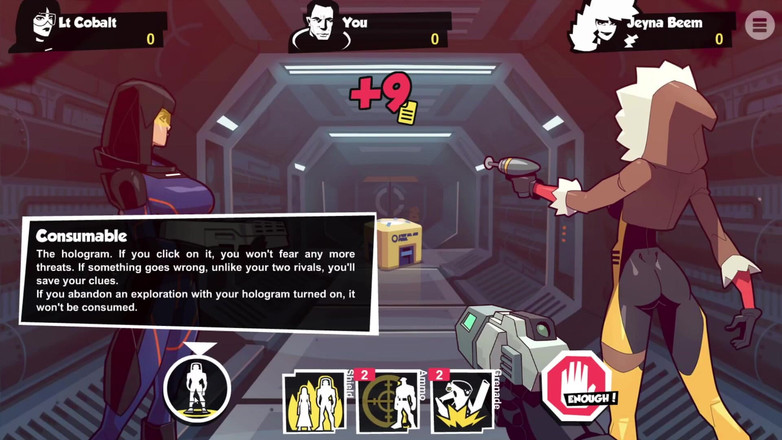Hit the red Enough! stop sign button

579,386
